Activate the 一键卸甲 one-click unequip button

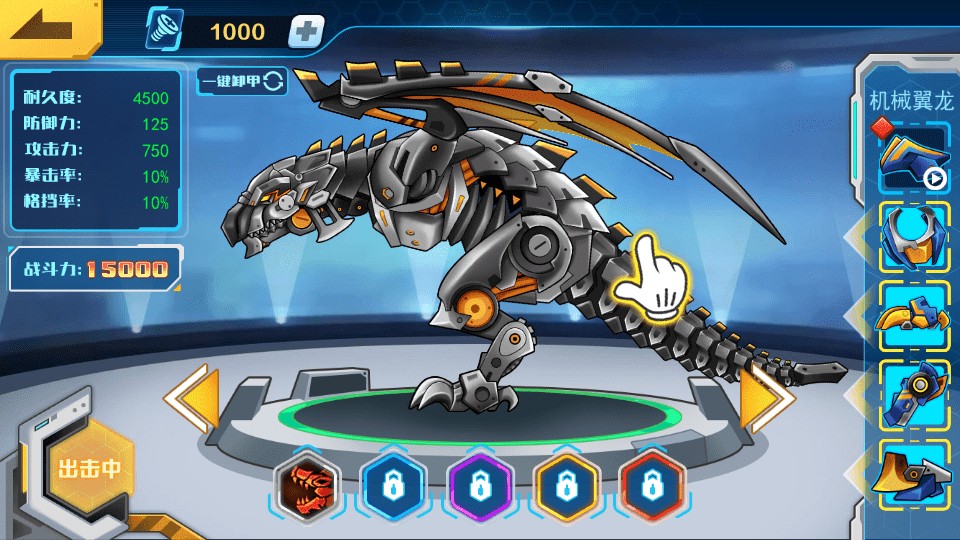click(242, 82)
